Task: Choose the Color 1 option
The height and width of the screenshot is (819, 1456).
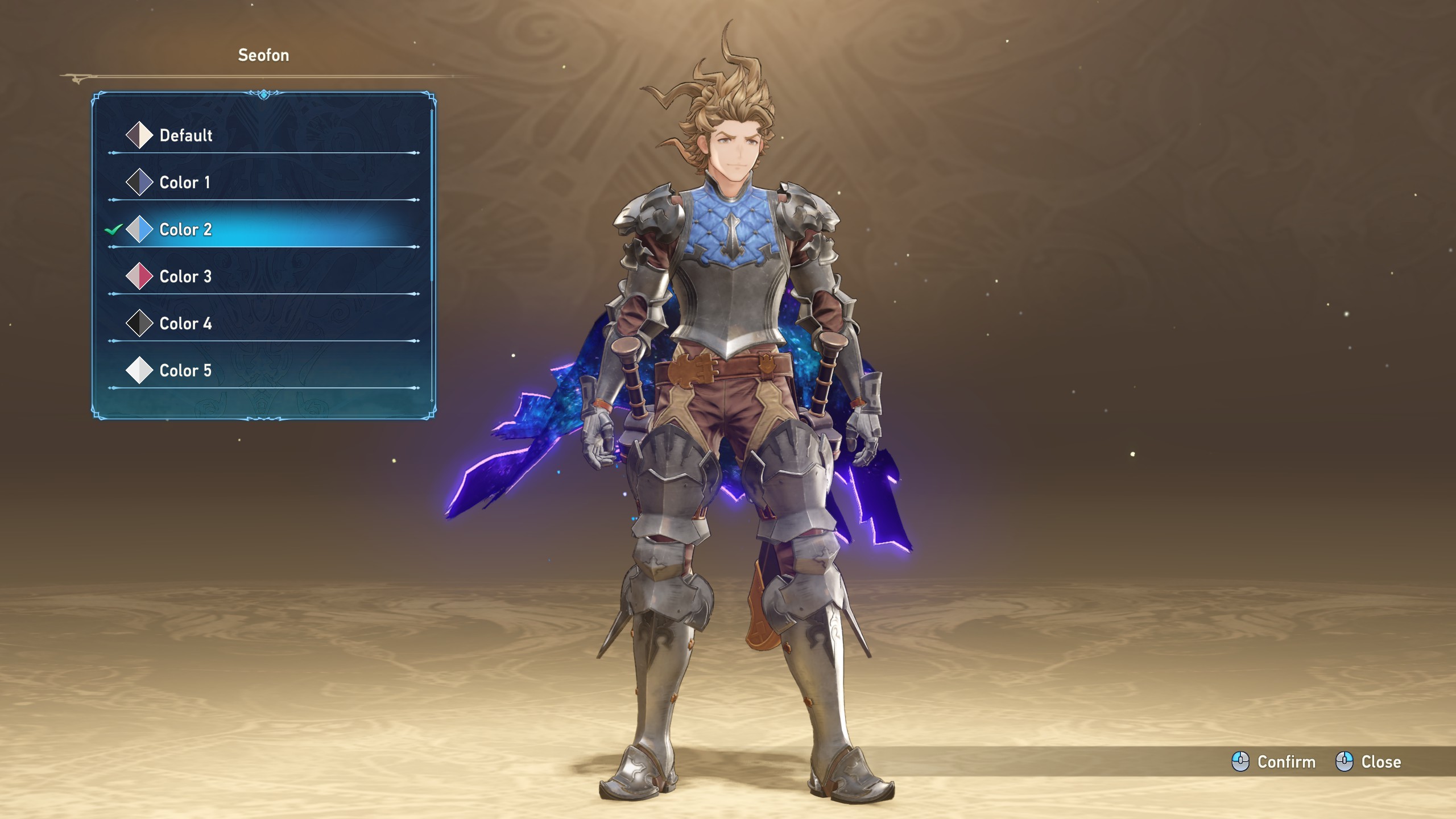Action: tap(185, 183)
